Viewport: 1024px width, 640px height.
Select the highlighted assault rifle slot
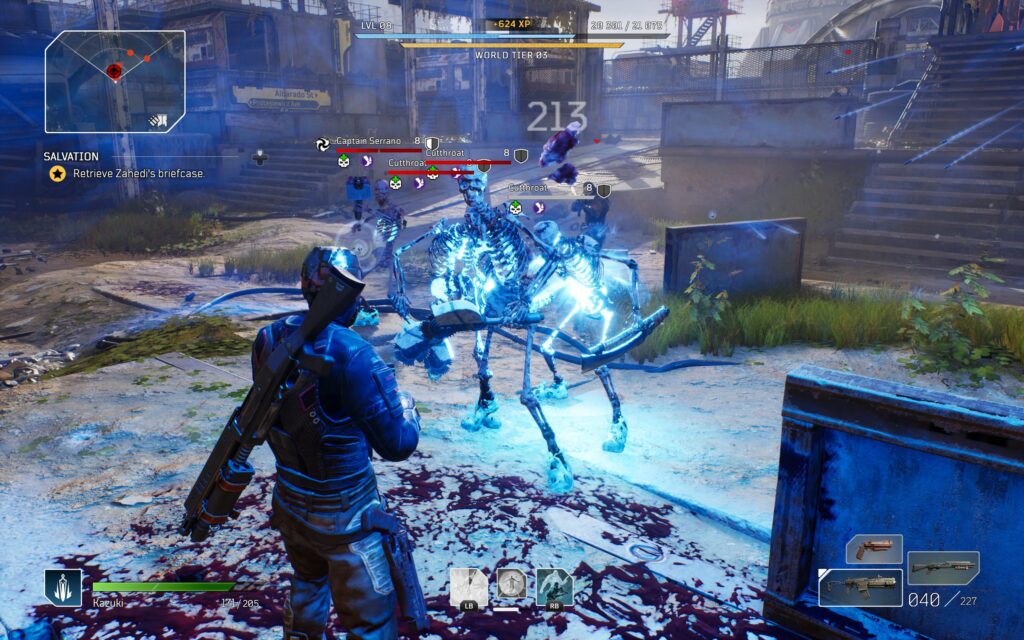(x=860, y=587)
